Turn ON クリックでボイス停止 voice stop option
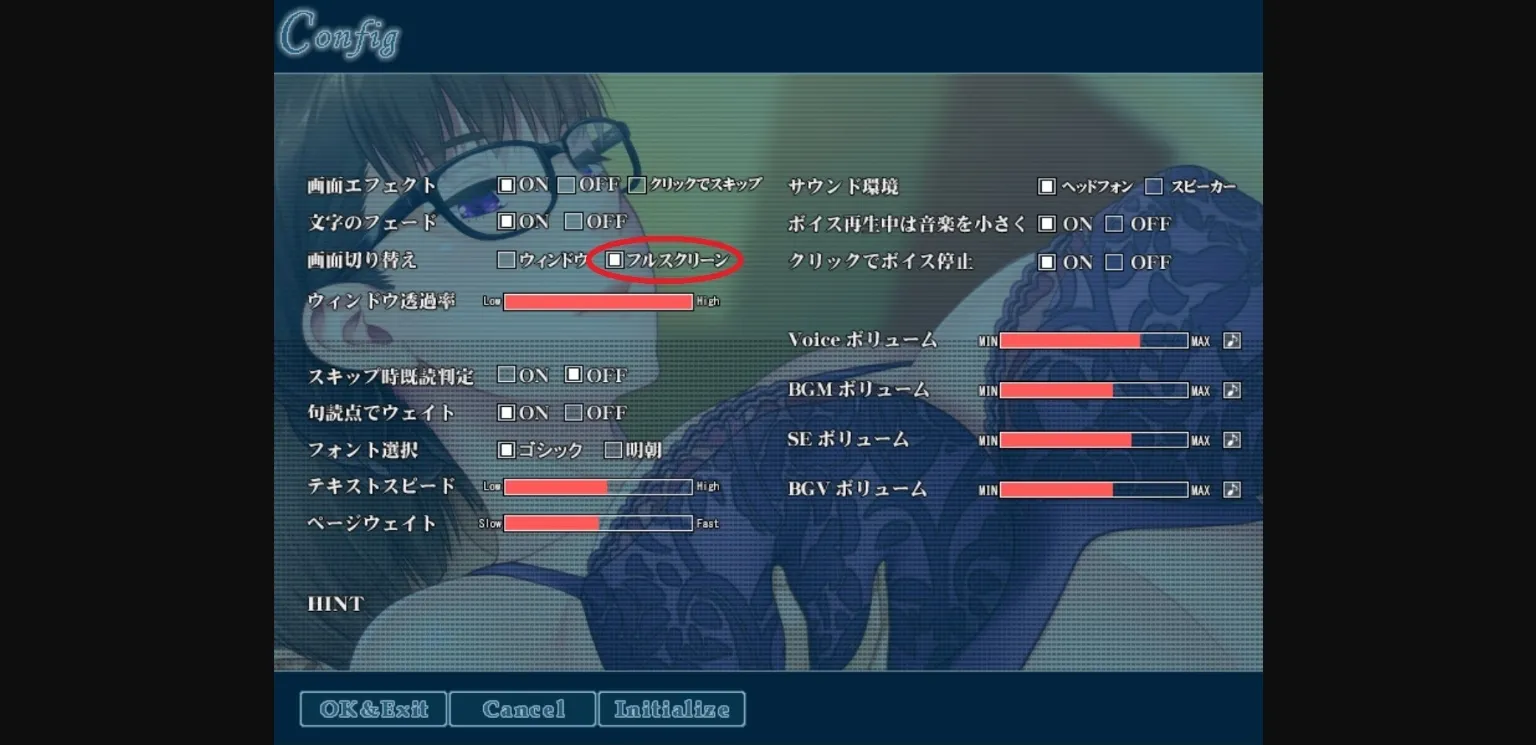Viewport: 1536px width, 745px height. click(x=1047, y=262)
